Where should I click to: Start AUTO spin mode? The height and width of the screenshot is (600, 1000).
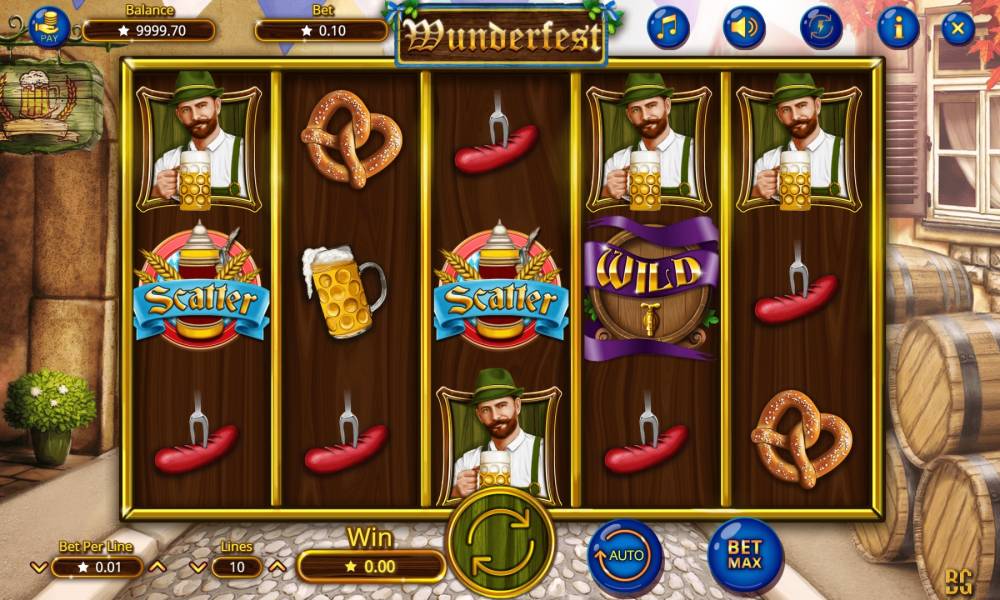point(625,555)
